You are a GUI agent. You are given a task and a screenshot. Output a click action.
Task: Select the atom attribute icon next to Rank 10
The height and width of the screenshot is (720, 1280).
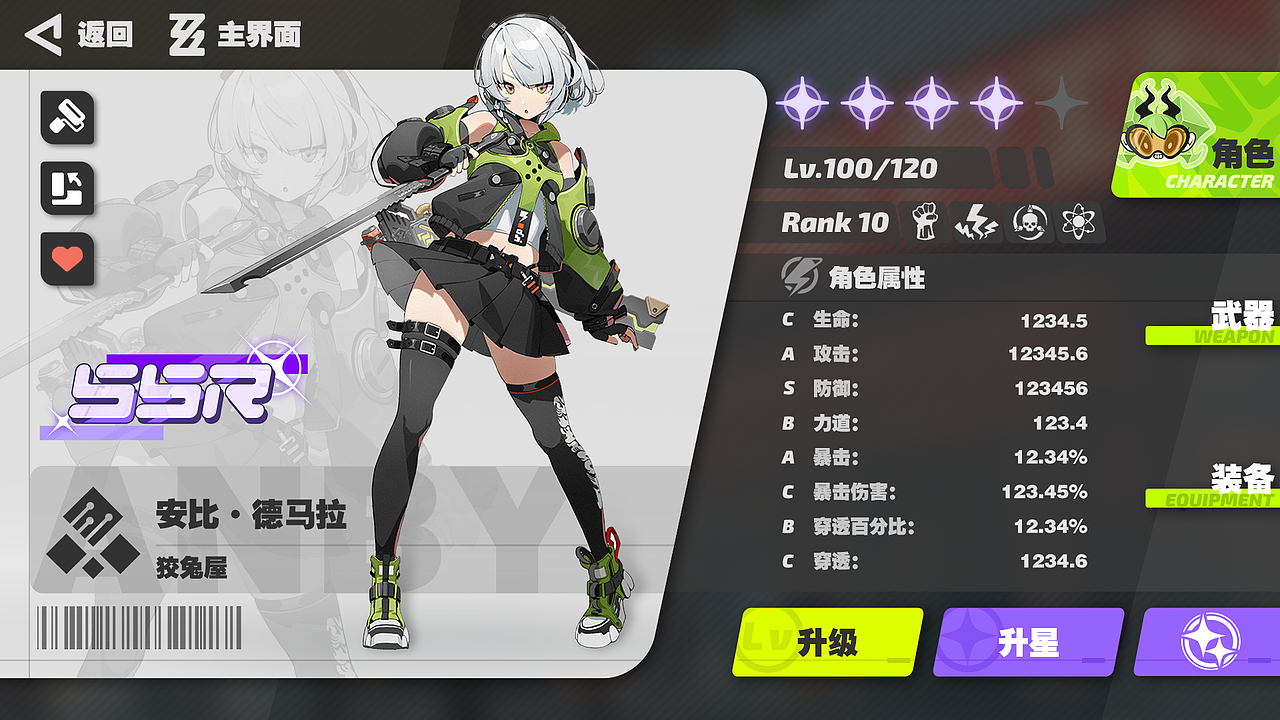(x=1080, y=224)
